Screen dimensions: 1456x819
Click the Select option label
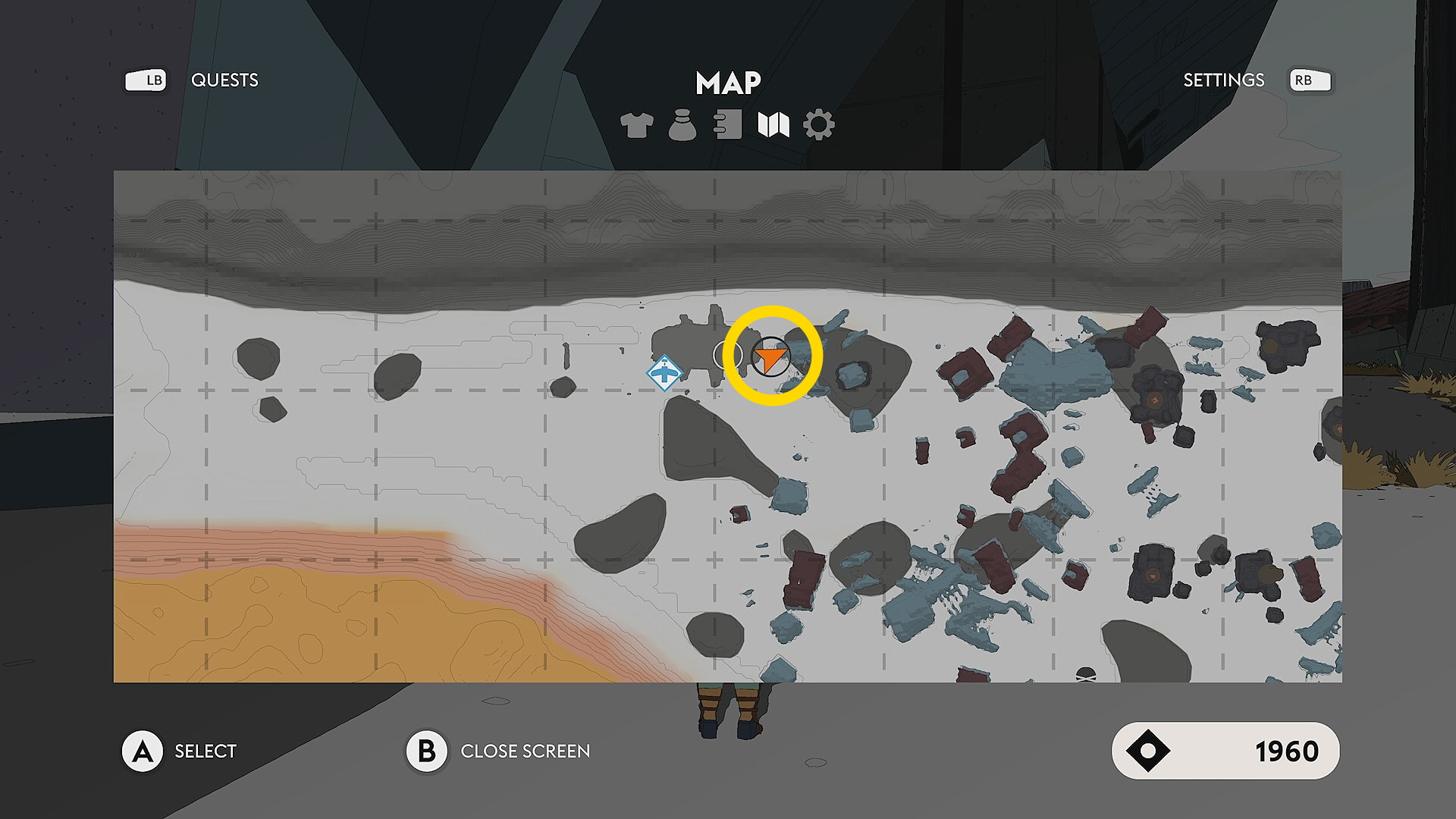click(x=206, y=751)
